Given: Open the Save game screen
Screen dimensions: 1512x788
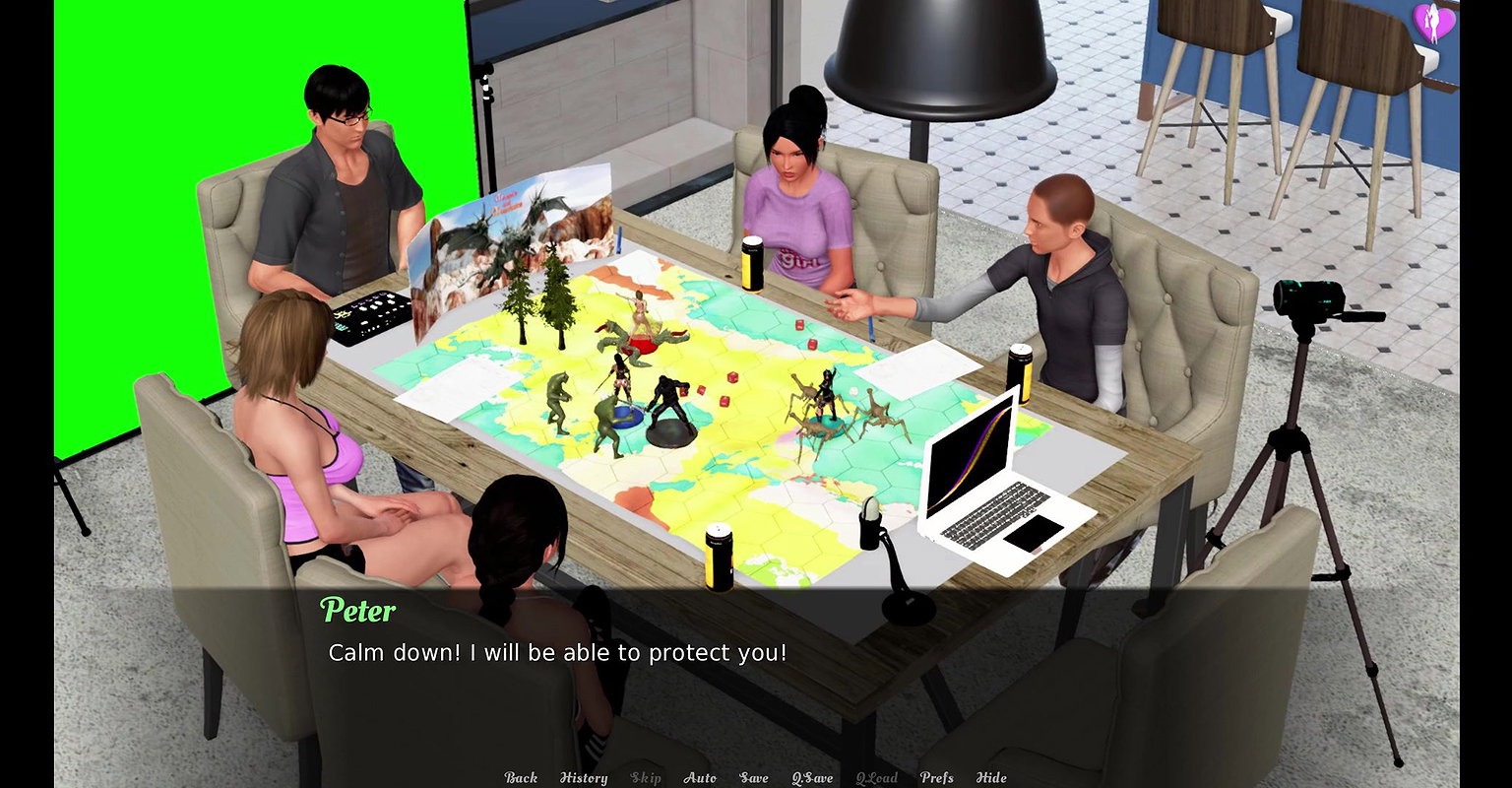Looking at the screenshot, I should pos(754,778).
